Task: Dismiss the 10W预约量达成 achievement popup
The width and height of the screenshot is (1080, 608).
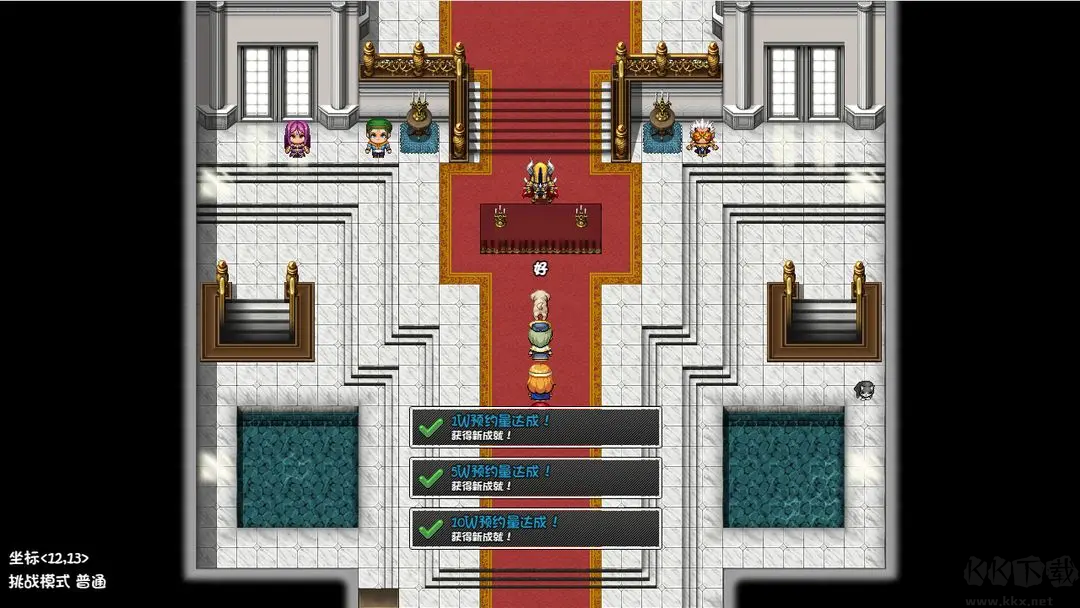Action: point(535,528)
